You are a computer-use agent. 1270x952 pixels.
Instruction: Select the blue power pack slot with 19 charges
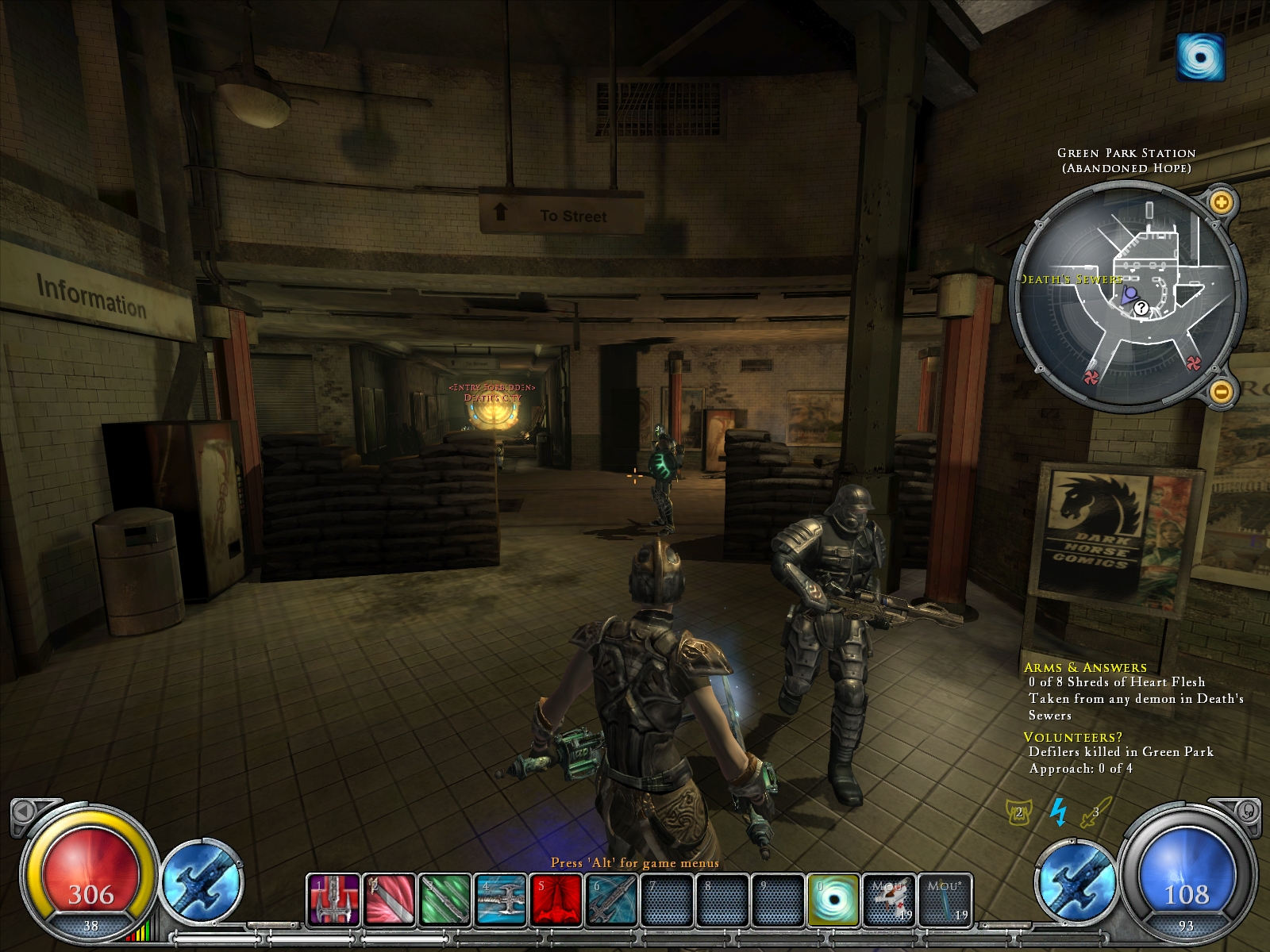945,900
